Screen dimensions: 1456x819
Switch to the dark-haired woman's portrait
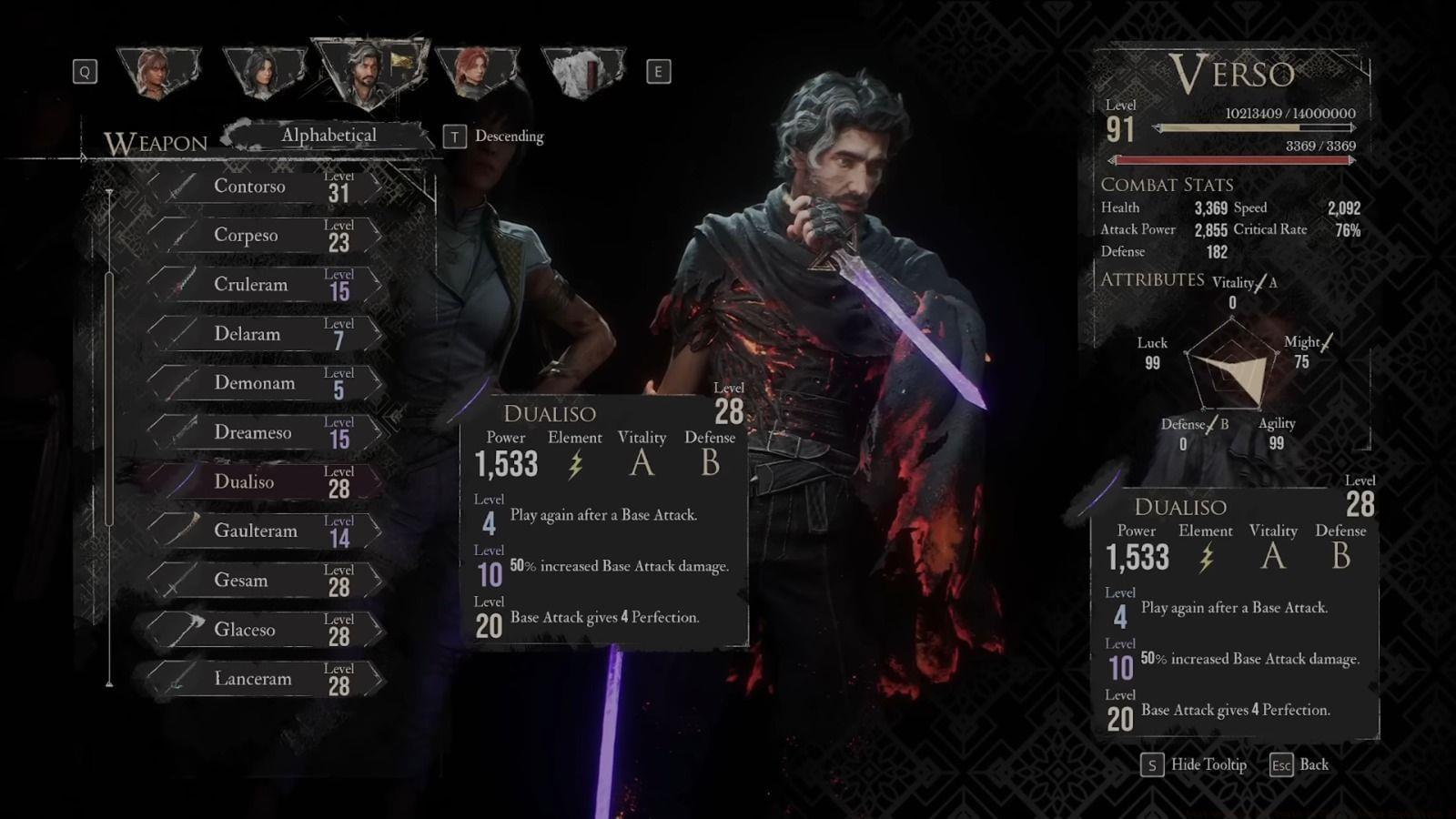263,72
